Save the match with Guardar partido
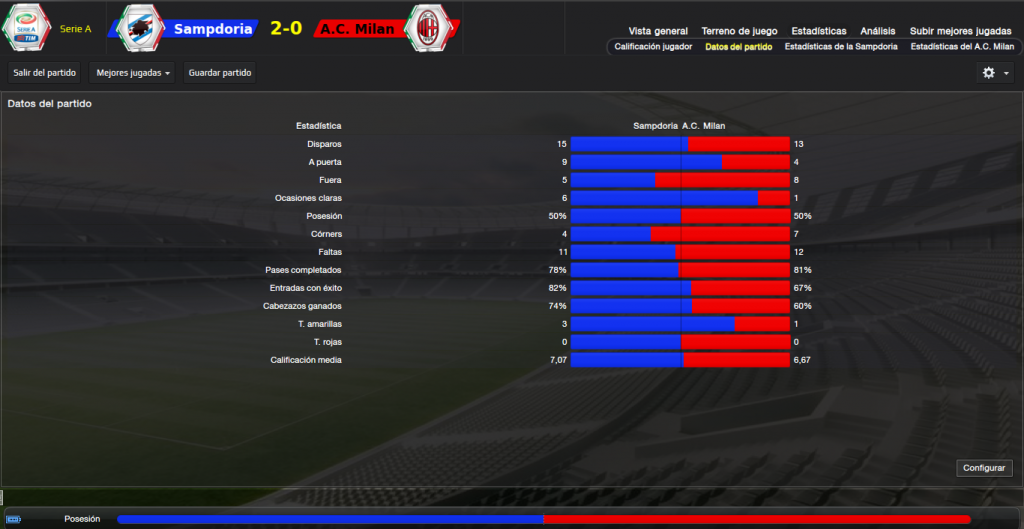1024x529 pixels. [x=220, y=73]
